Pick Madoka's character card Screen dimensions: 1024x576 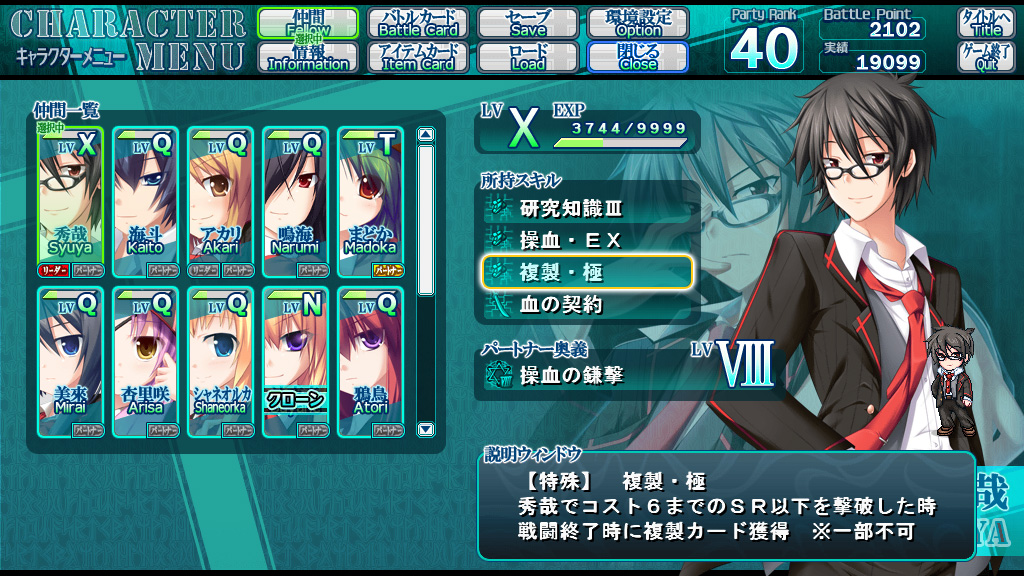click(x=370, y=201)
